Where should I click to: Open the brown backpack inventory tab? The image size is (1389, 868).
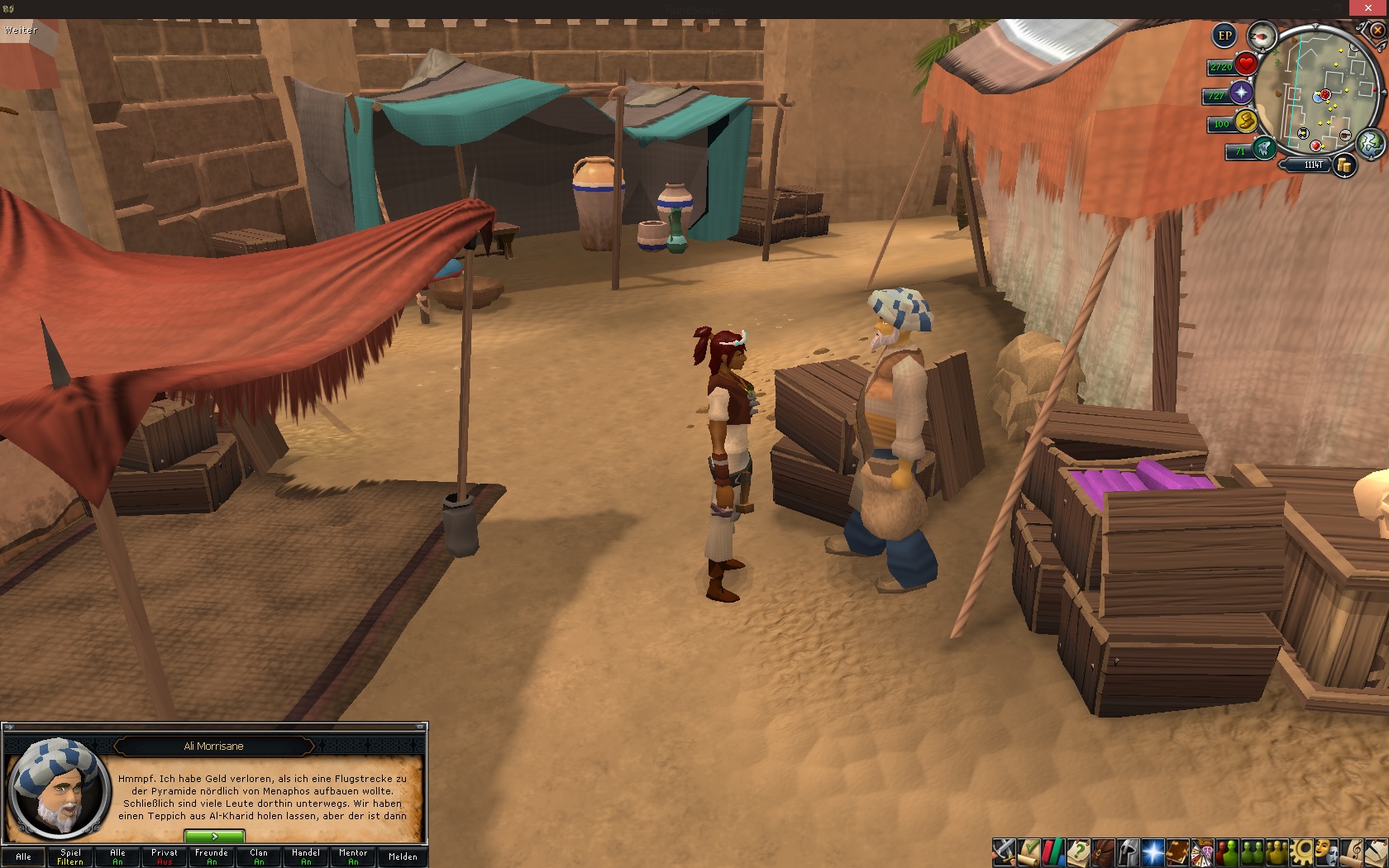pos(1103,851)
